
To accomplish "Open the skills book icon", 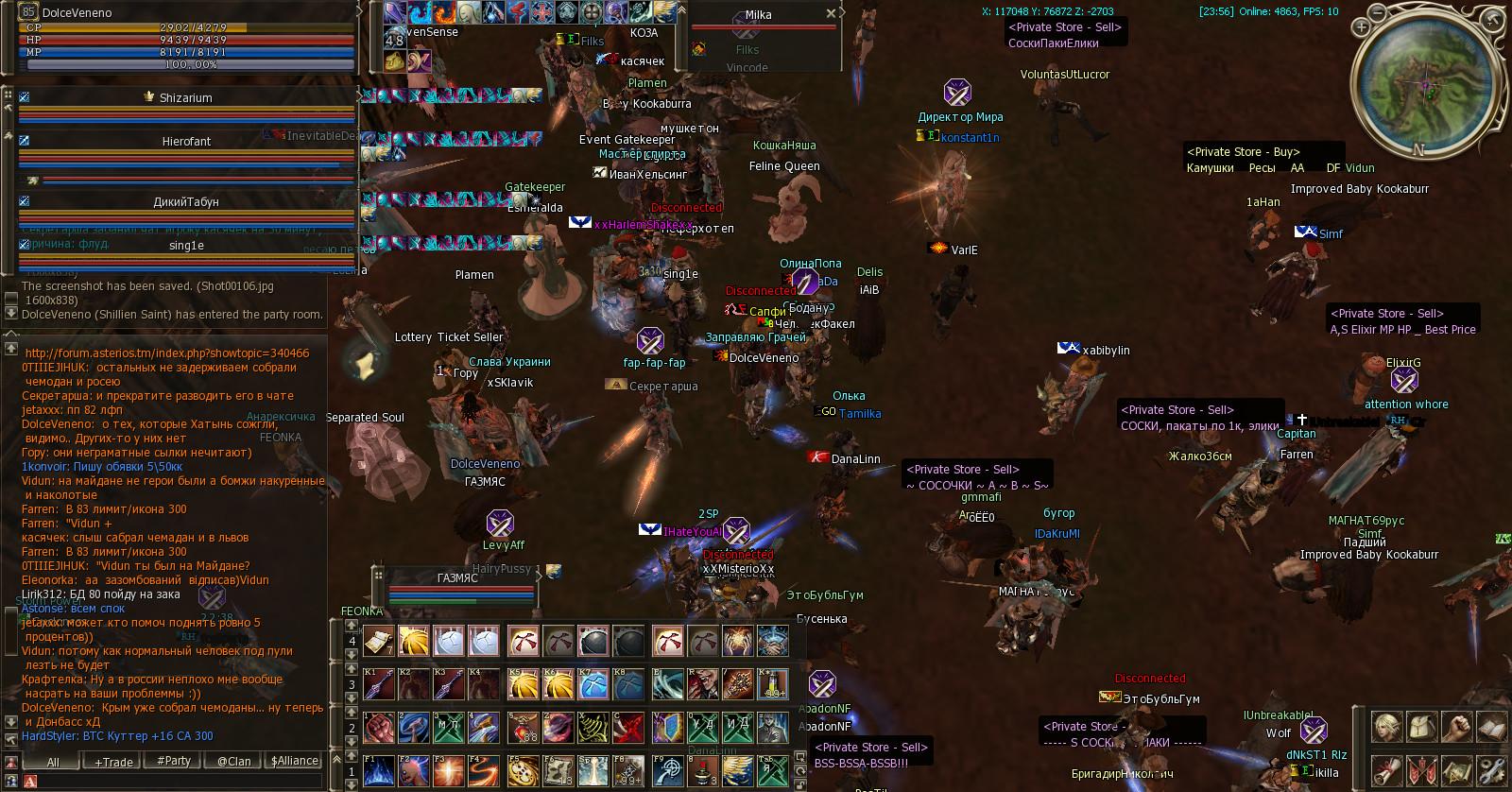I will 1493,725.
